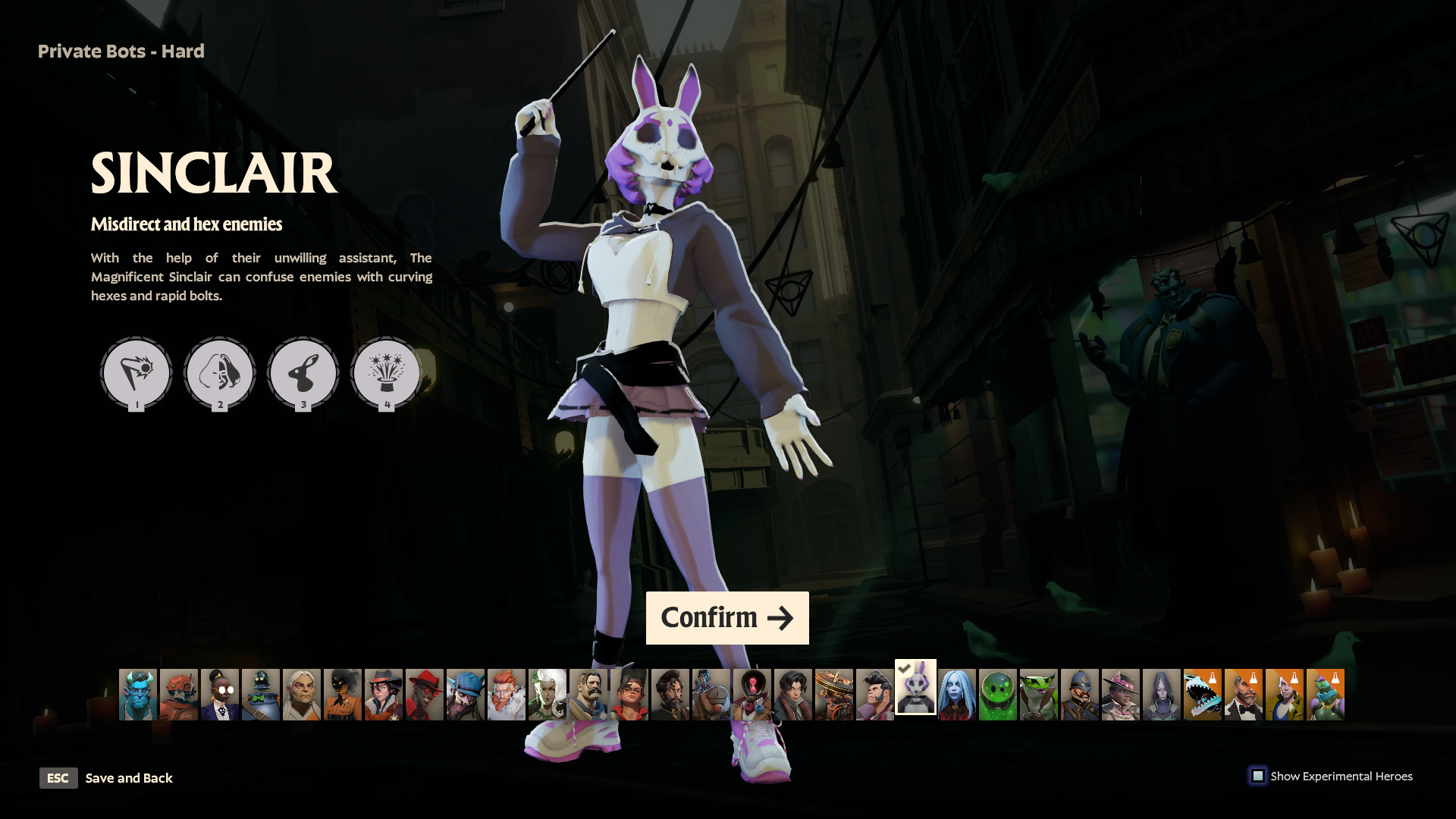
Task: Confirm Sinclair as your hero
Action: pos(726,618)
